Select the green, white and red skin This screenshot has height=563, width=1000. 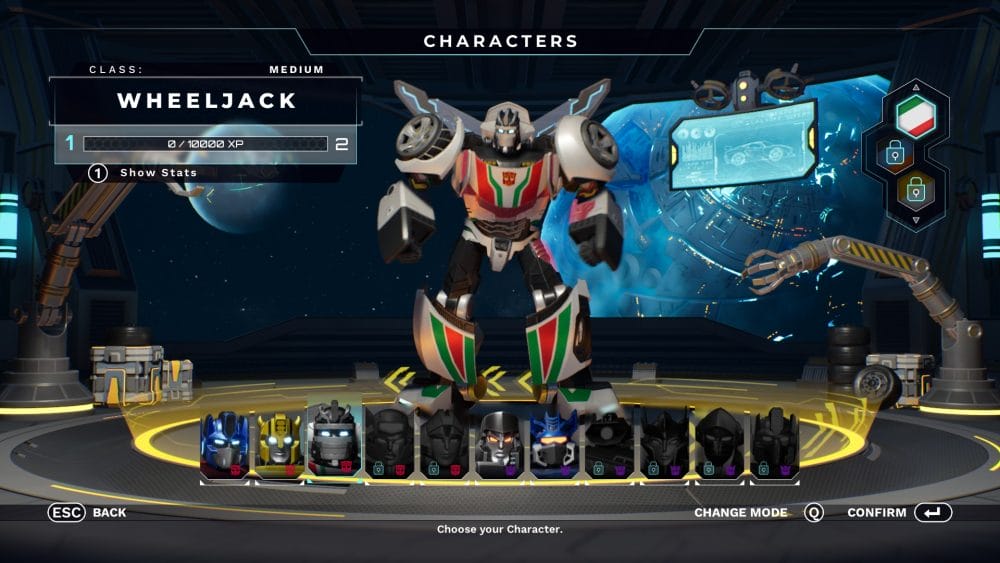click(914, 116)
